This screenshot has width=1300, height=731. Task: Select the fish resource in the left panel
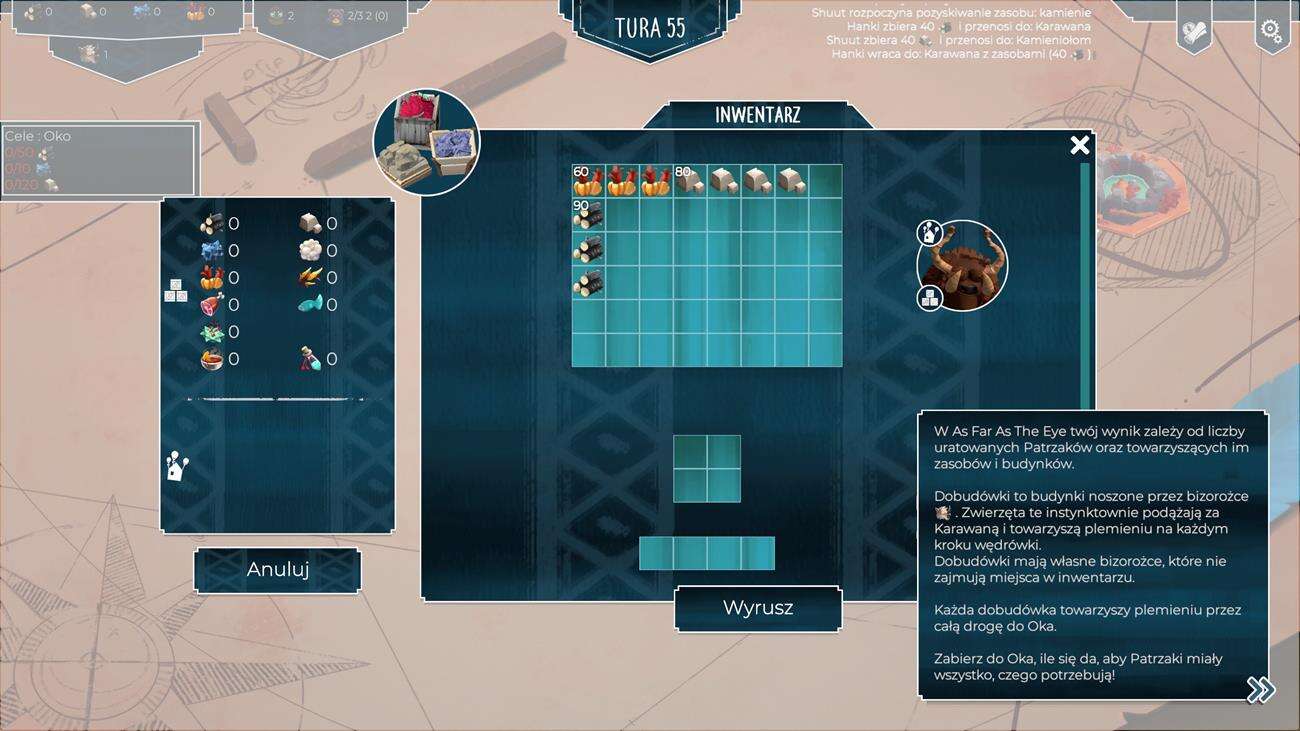[x=311, y=305]
